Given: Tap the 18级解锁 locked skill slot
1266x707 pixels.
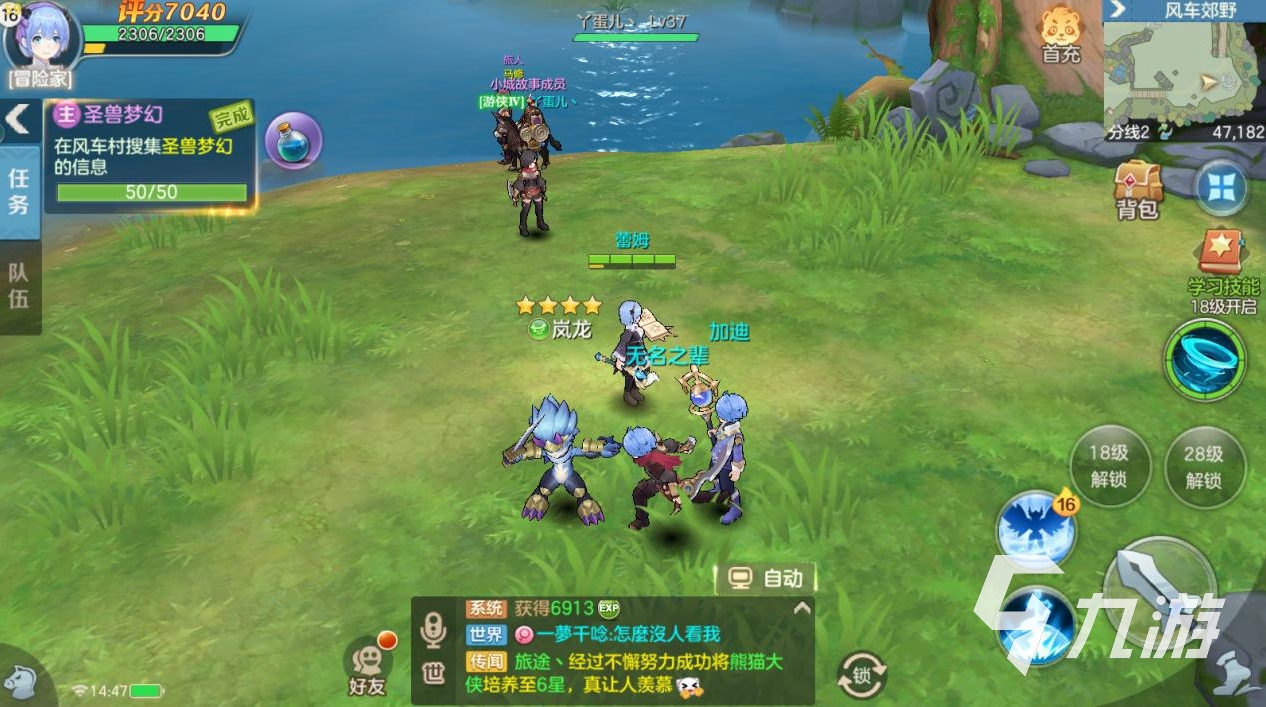Looking at the screenshot, I should (x=1108, y=466).
